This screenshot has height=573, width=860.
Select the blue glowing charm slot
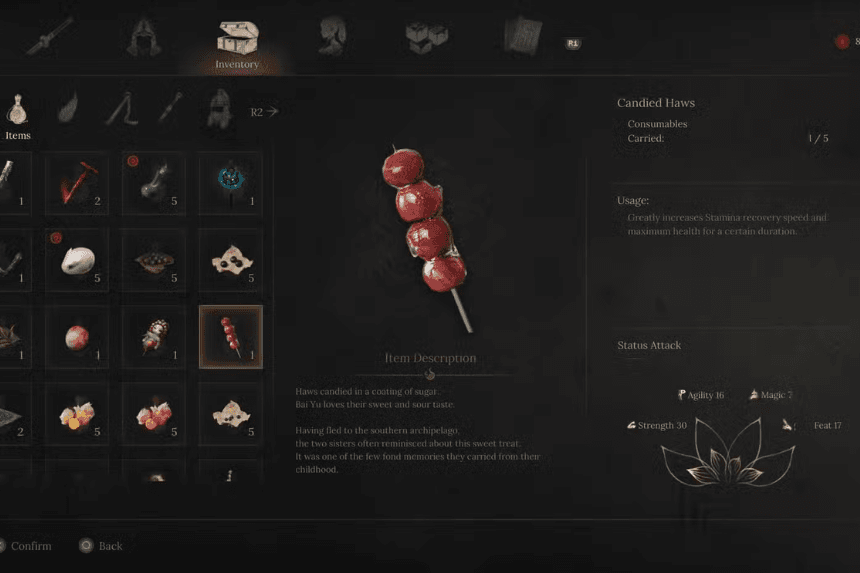click(230, 183)
